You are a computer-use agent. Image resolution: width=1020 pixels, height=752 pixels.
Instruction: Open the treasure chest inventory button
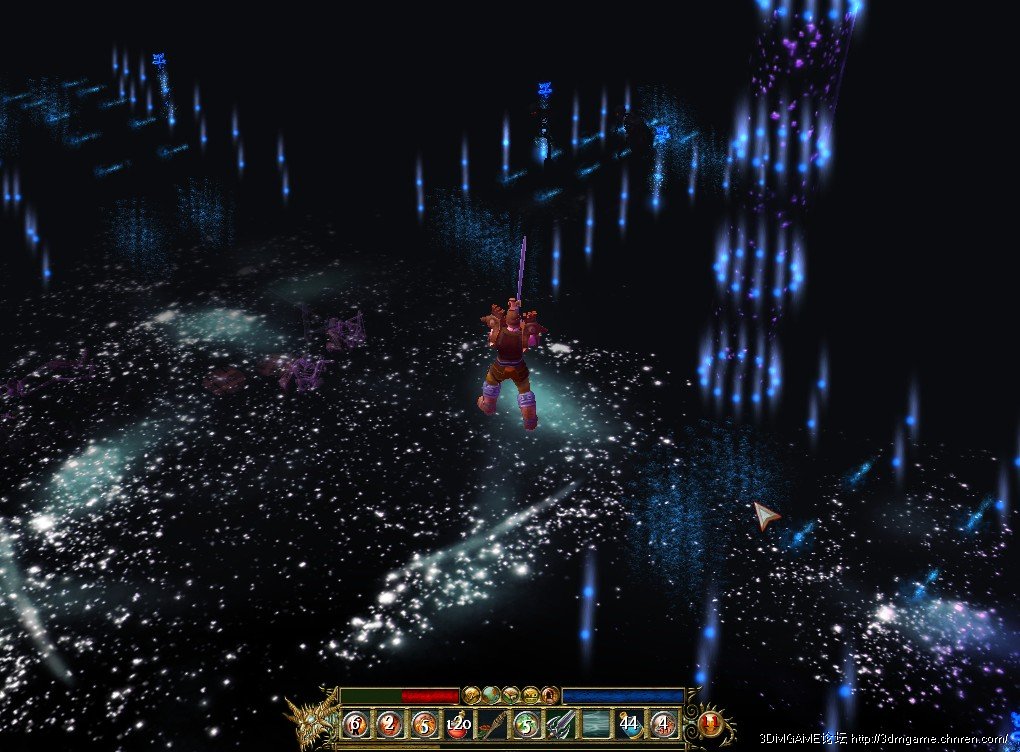(531, 694)
